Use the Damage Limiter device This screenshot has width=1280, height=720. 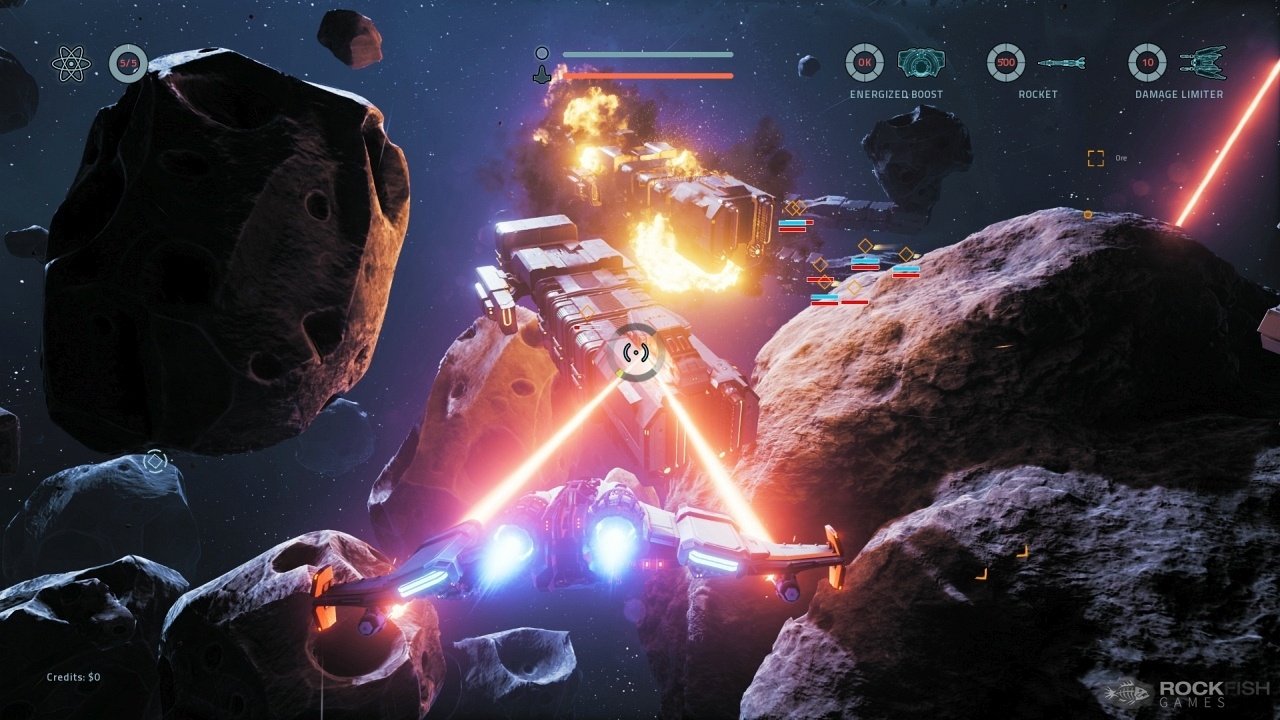click(1202, 63)
